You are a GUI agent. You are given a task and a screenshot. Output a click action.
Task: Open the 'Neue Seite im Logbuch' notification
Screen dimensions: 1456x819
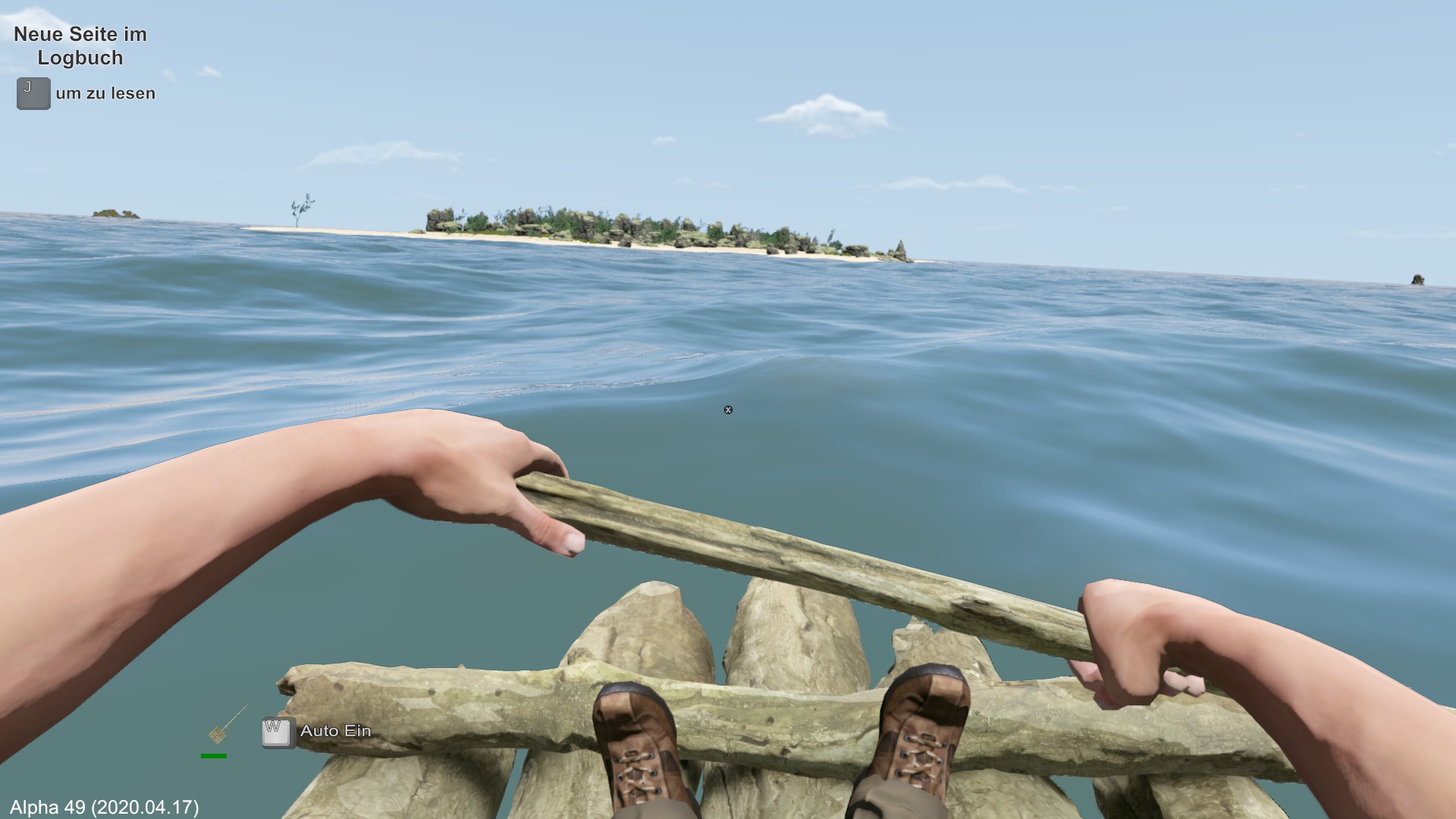(x=80, y=46)
